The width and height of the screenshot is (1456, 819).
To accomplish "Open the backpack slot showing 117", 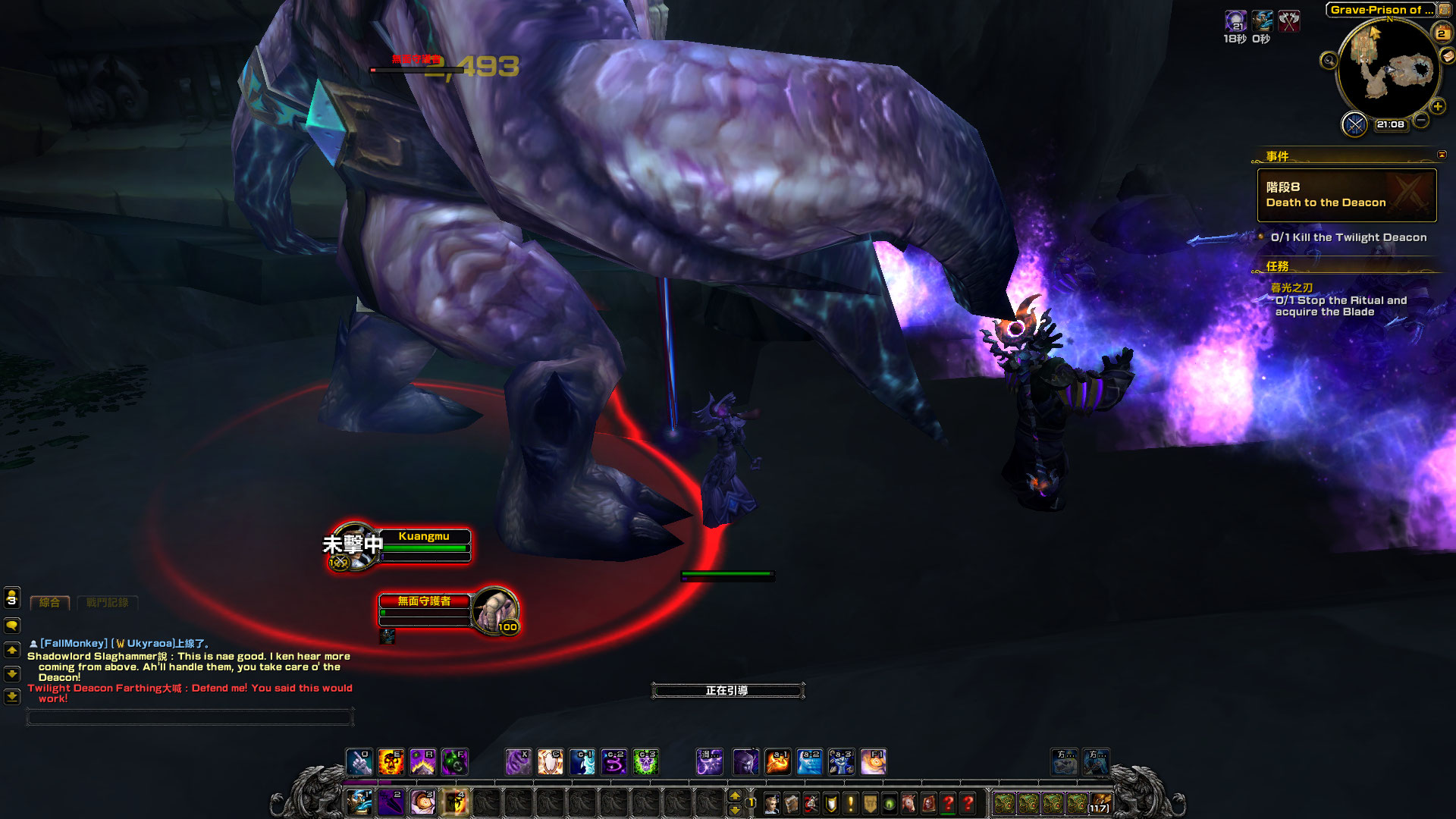I will 1100,803.
